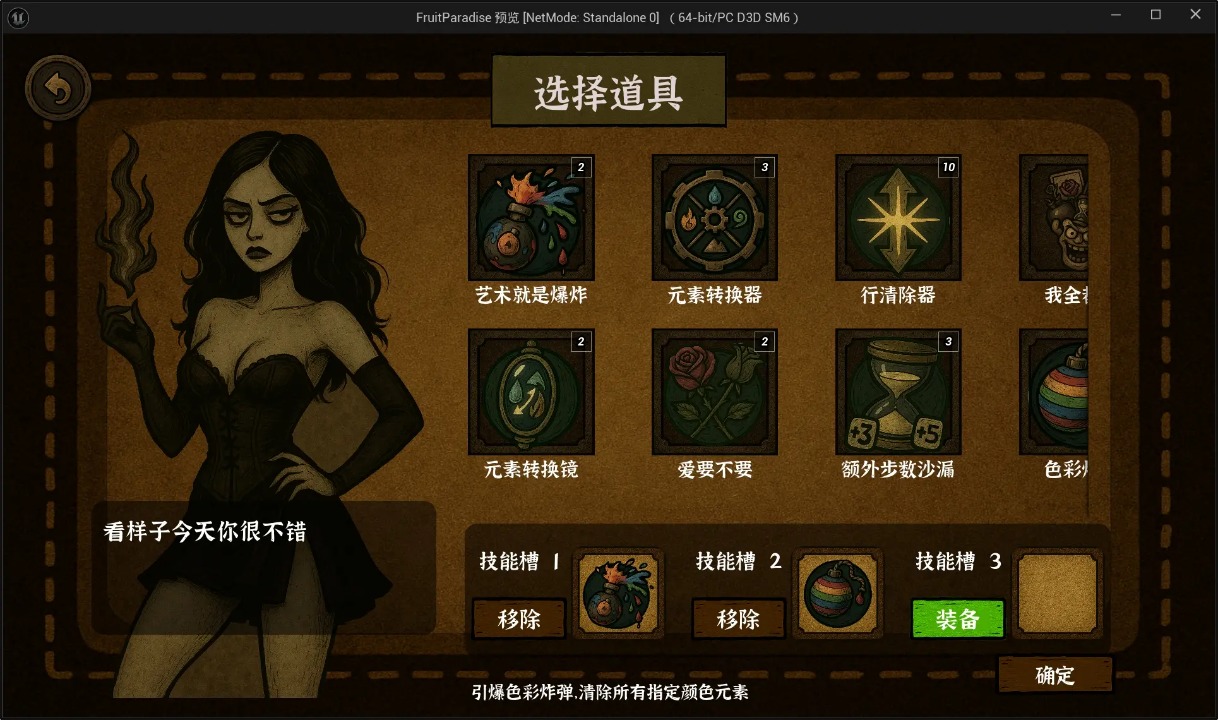Choose the 元素转换器 gear item
This screenshot has width=1218, height=720.
[x=714, y=218]
